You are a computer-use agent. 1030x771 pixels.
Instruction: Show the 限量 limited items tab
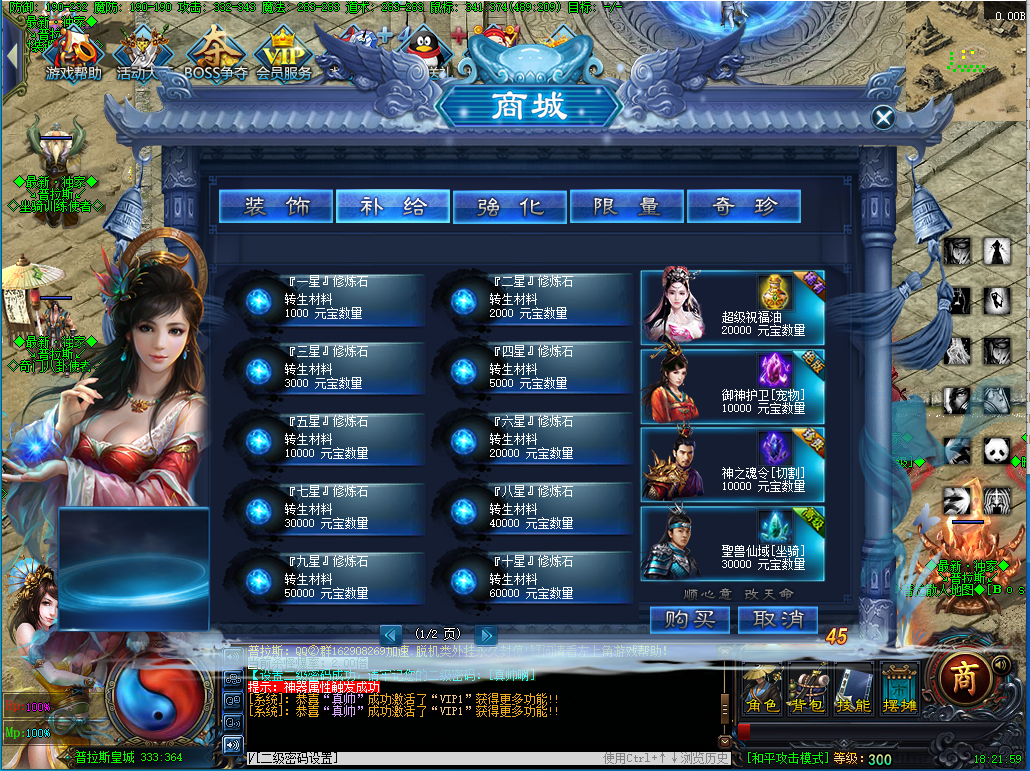(x=626, y=207)
